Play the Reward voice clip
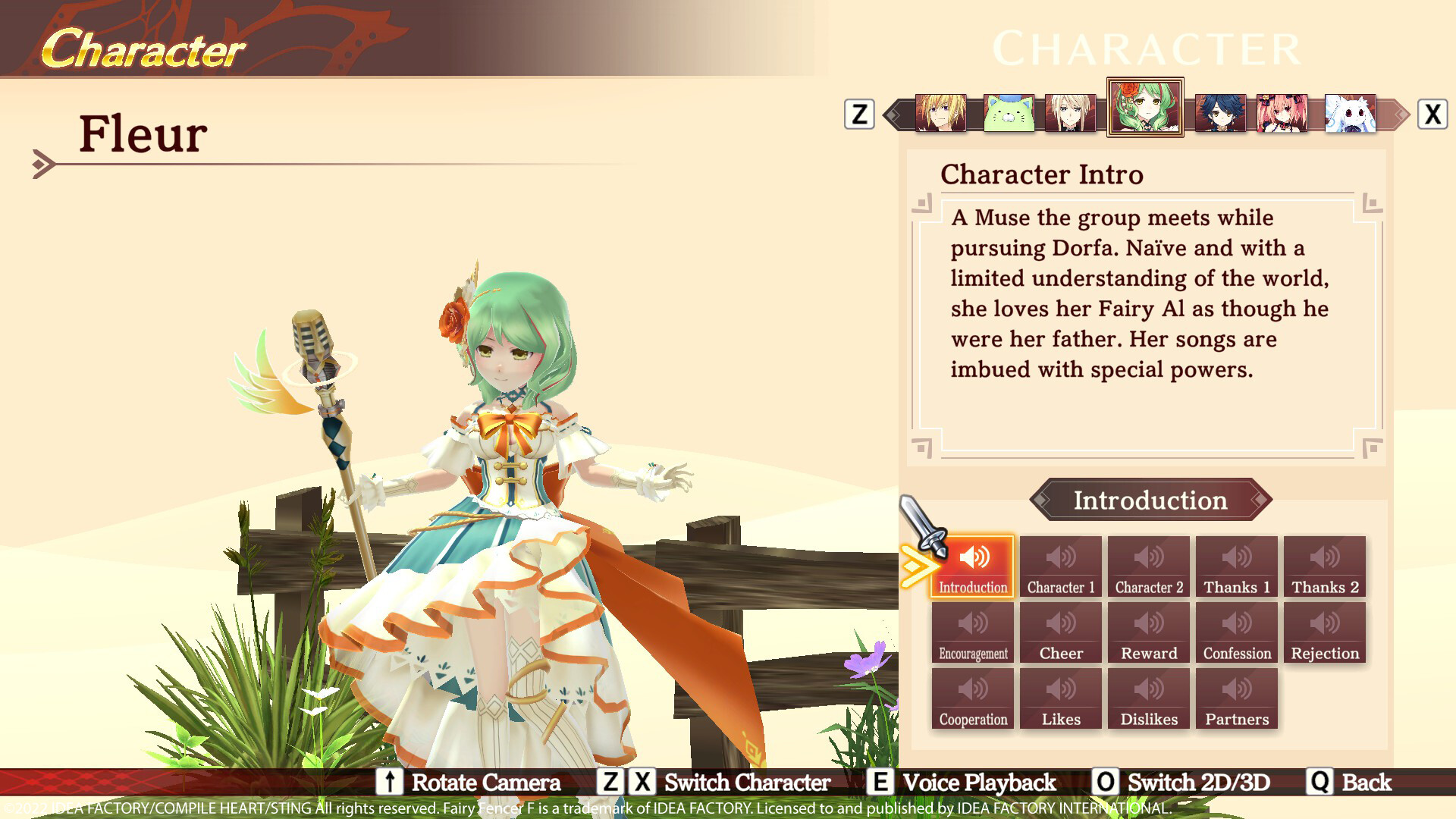This screenshot has height=819, width=1456. coord(1149,632)
